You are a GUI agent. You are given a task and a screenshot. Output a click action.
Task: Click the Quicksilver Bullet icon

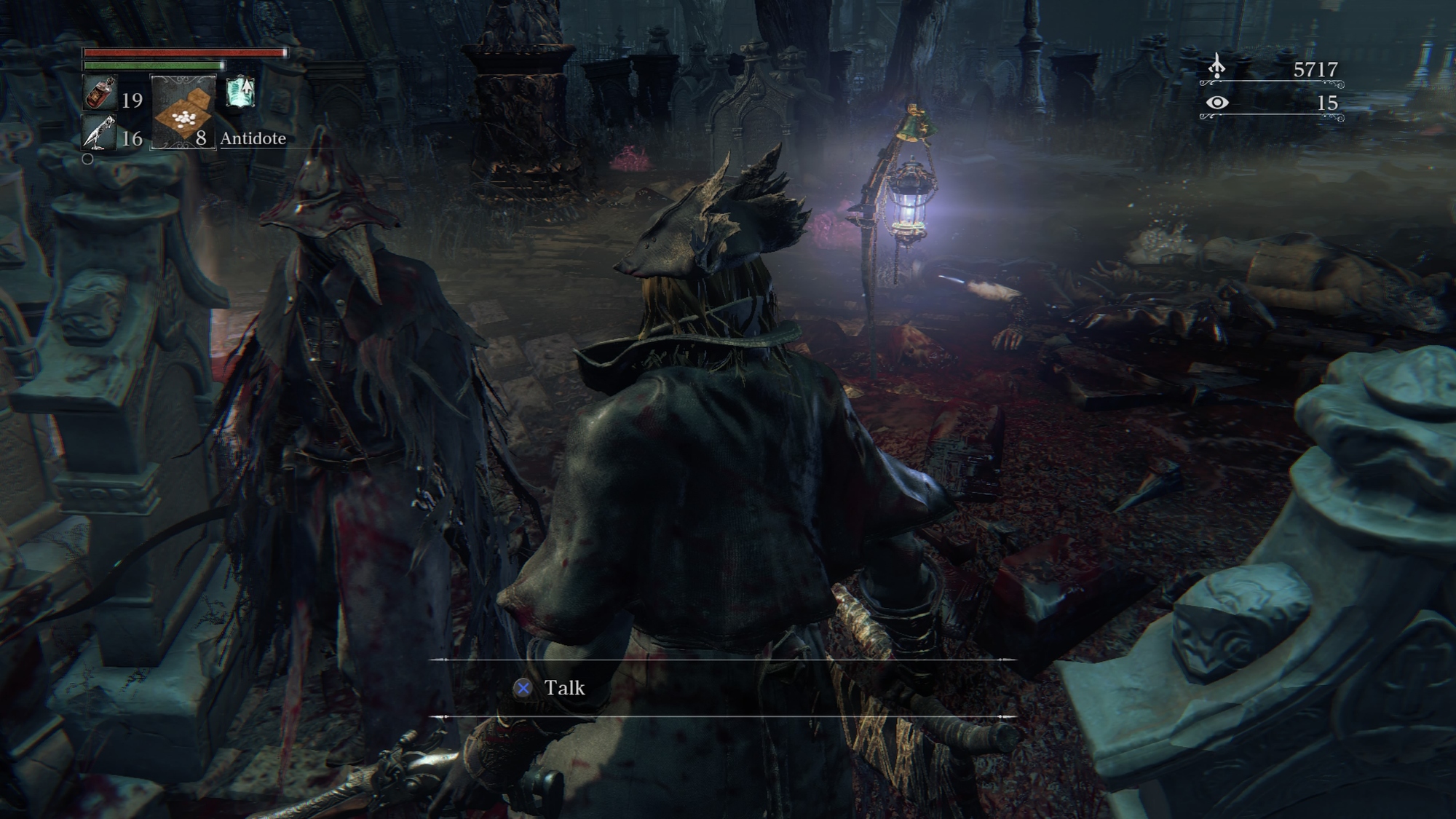[98, 132]
